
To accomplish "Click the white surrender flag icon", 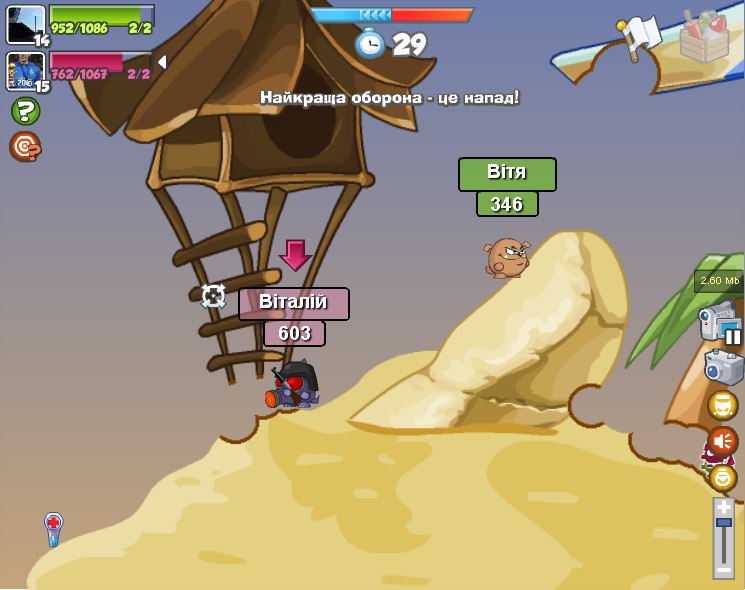I will (x=639, y=37).
